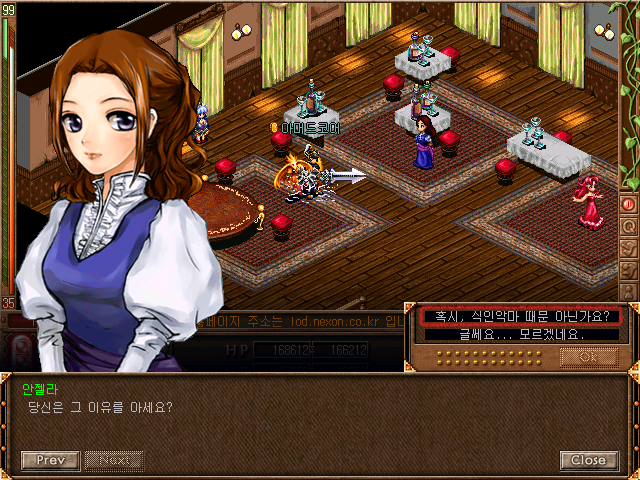Screen dimensions: 640x480
Task: Go back with the Prev button
Action: [x=50, y=460]
